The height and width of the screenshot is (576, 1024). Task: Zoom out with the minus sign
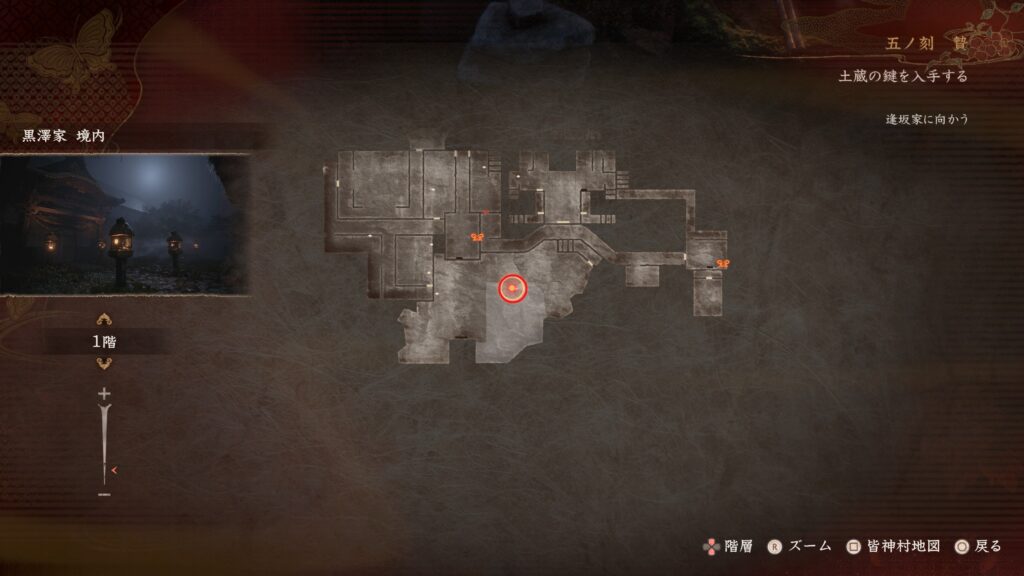coord(104,494)
